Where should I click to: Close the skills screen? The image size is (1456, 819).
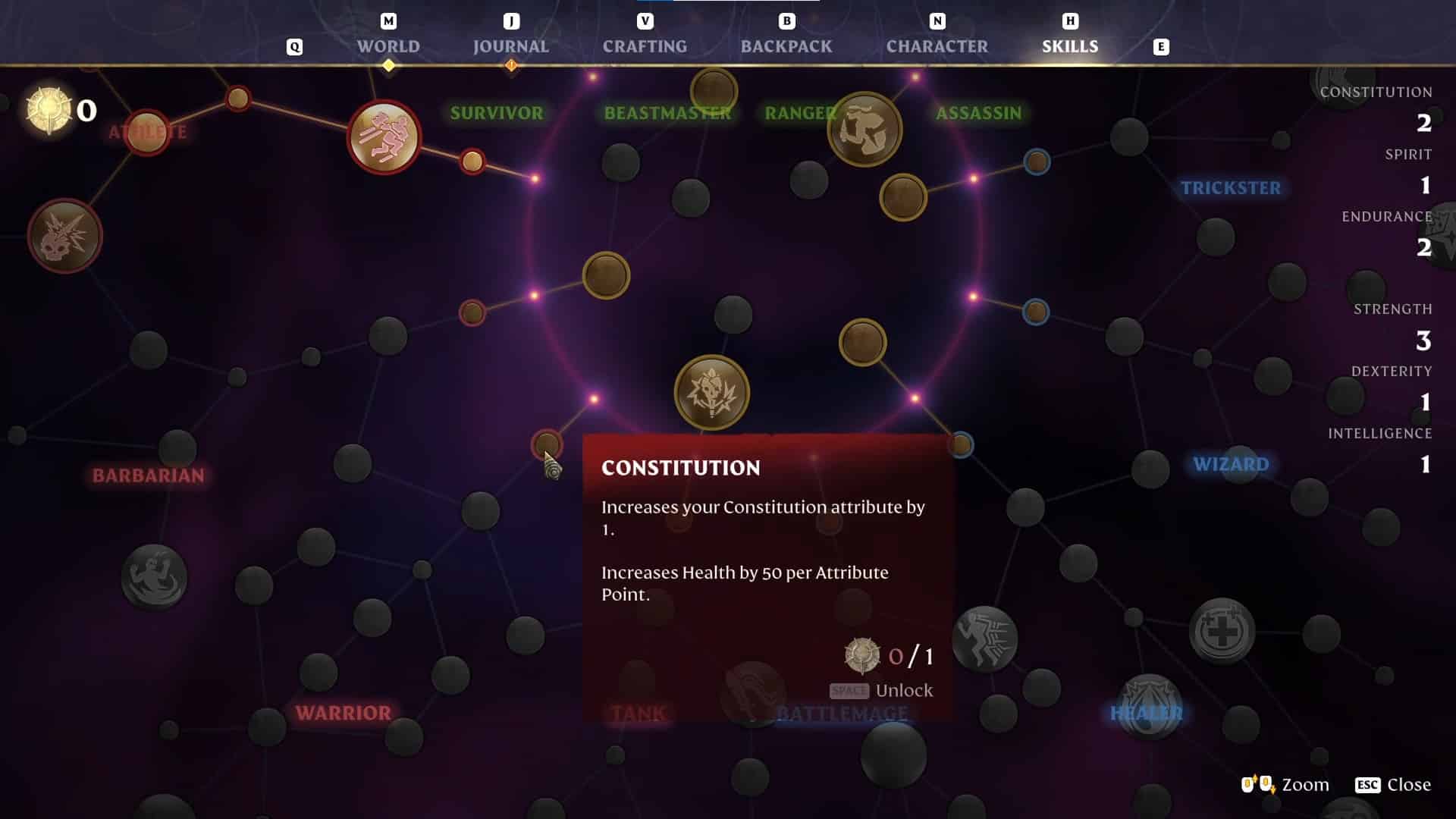pos(1393,785)
